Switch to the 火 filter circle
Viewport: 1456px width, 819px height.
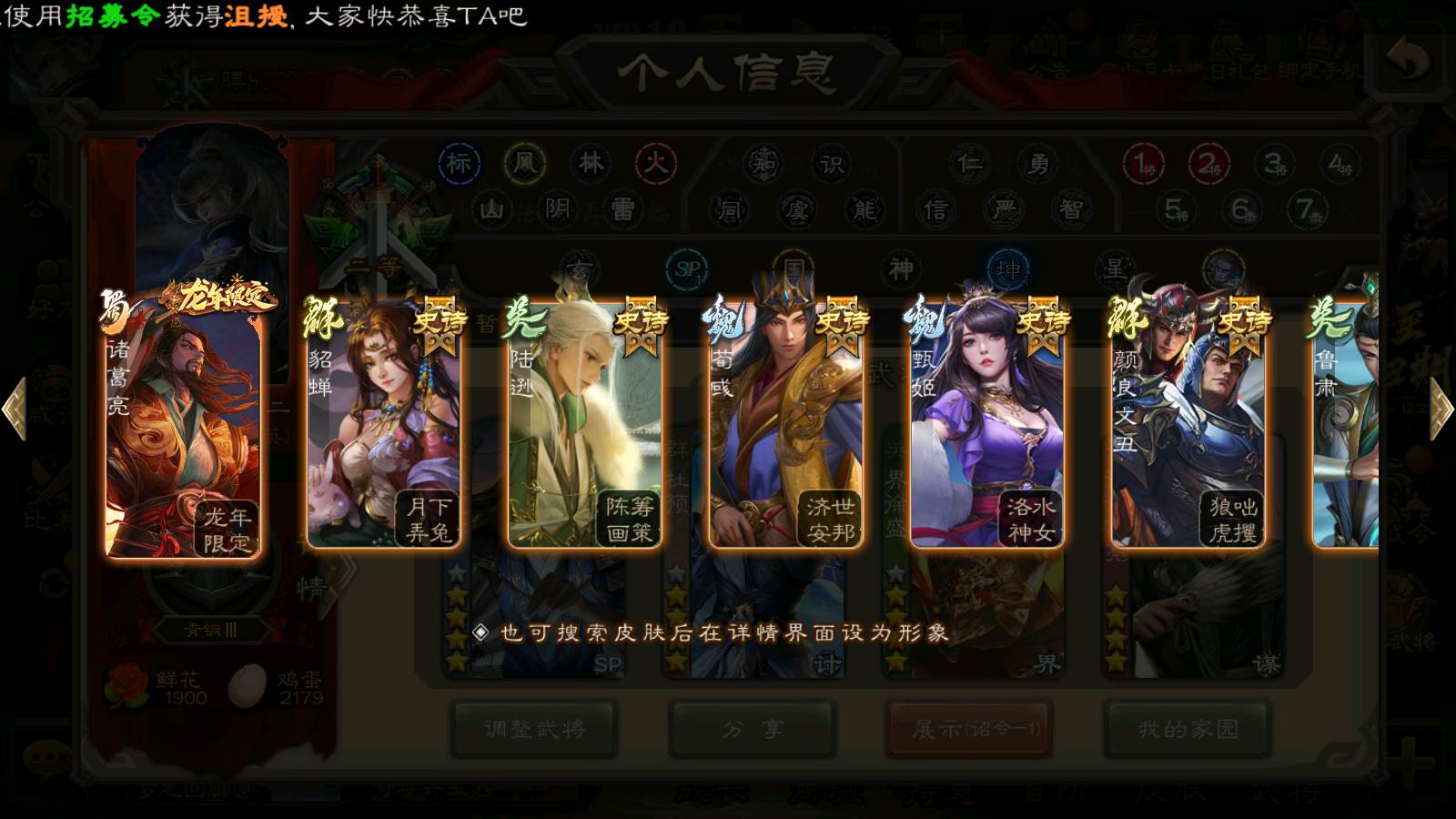click(x=655, y=164)
